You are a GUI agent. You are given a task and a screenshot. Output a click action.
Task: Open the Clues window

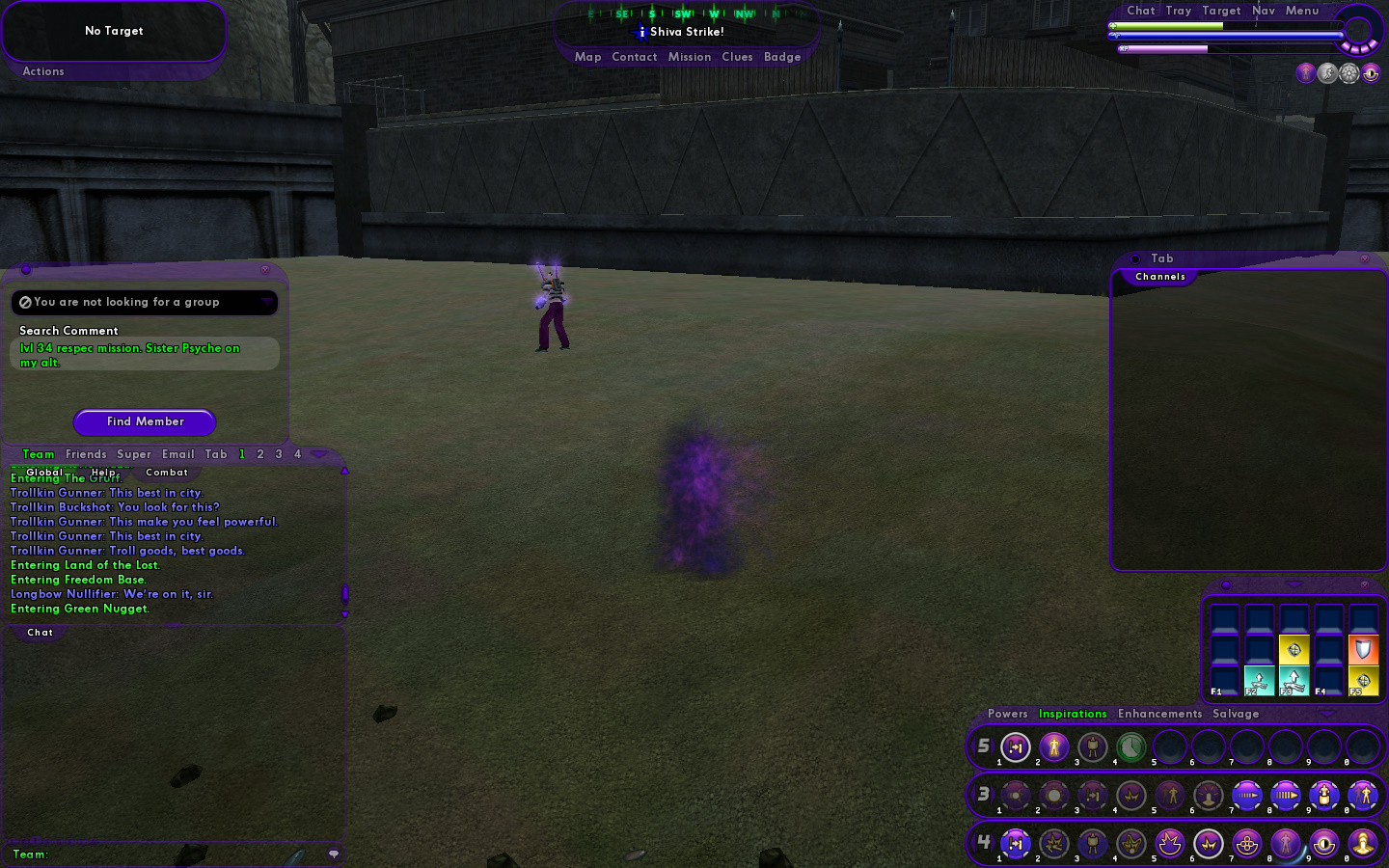click(x=737, y=57)
